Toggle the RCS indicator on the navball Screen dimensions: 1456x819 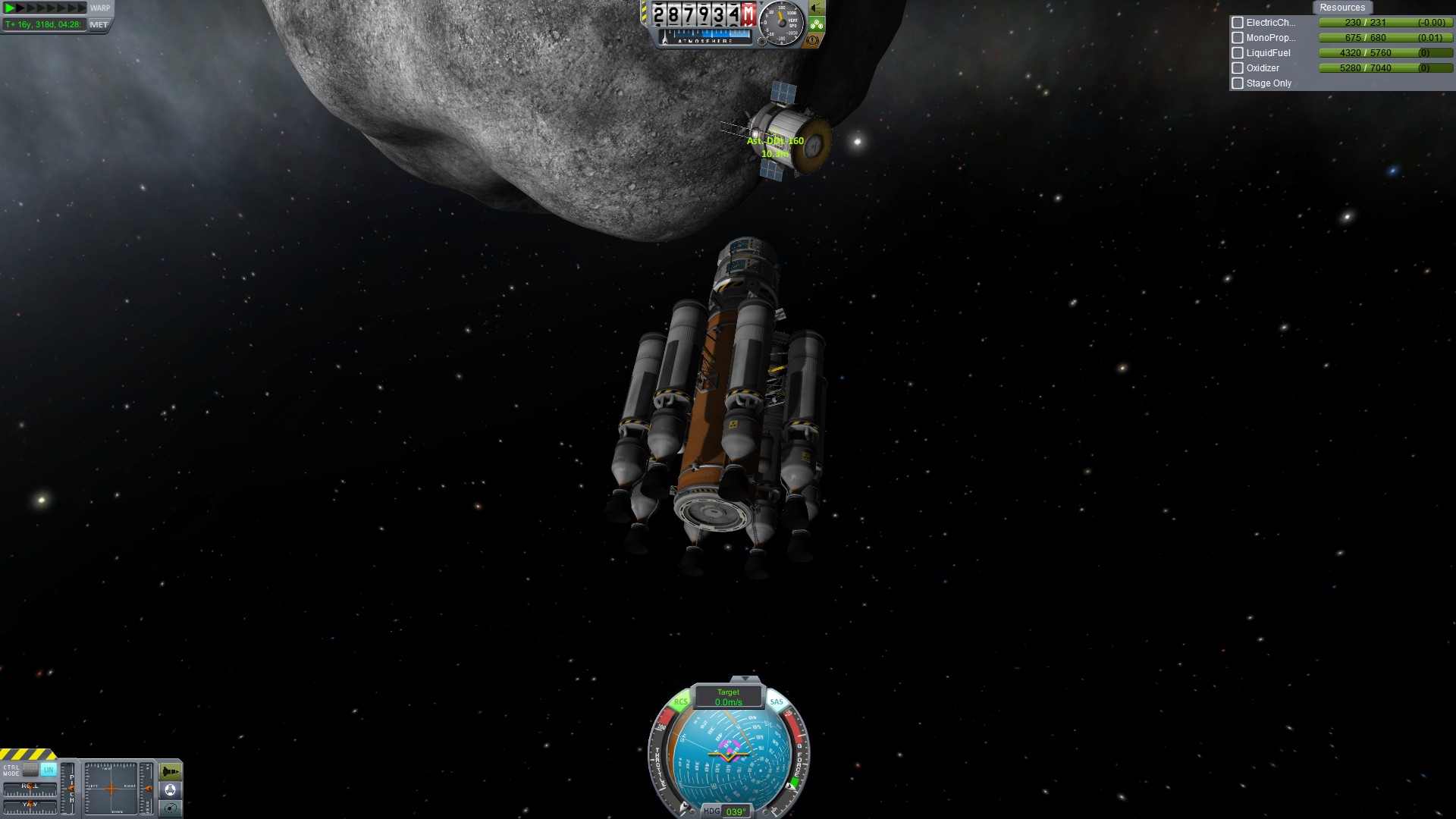[x=680, y=702]
